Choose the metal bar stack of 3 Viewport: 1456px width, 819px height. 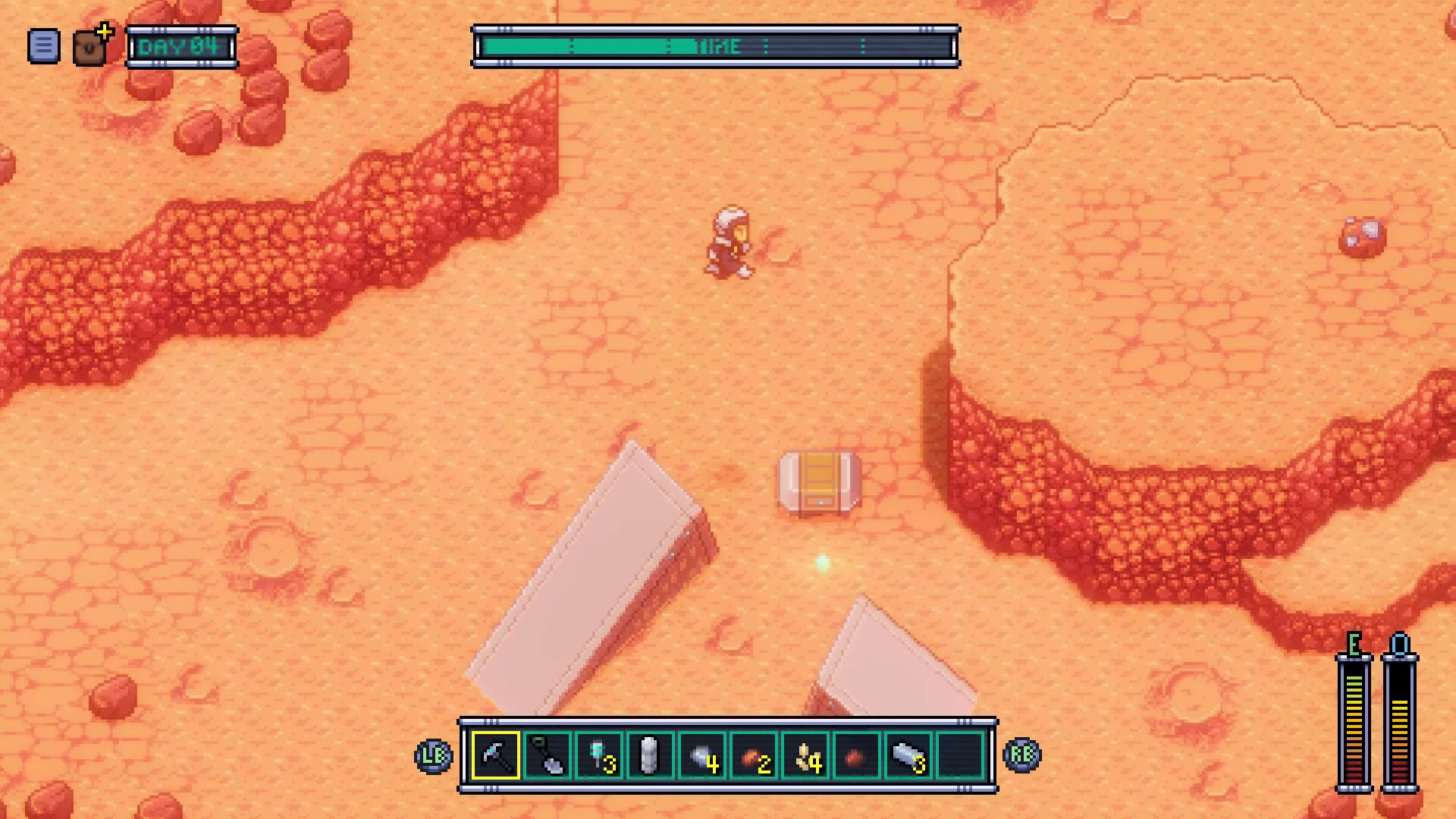[x=908, y=756]
